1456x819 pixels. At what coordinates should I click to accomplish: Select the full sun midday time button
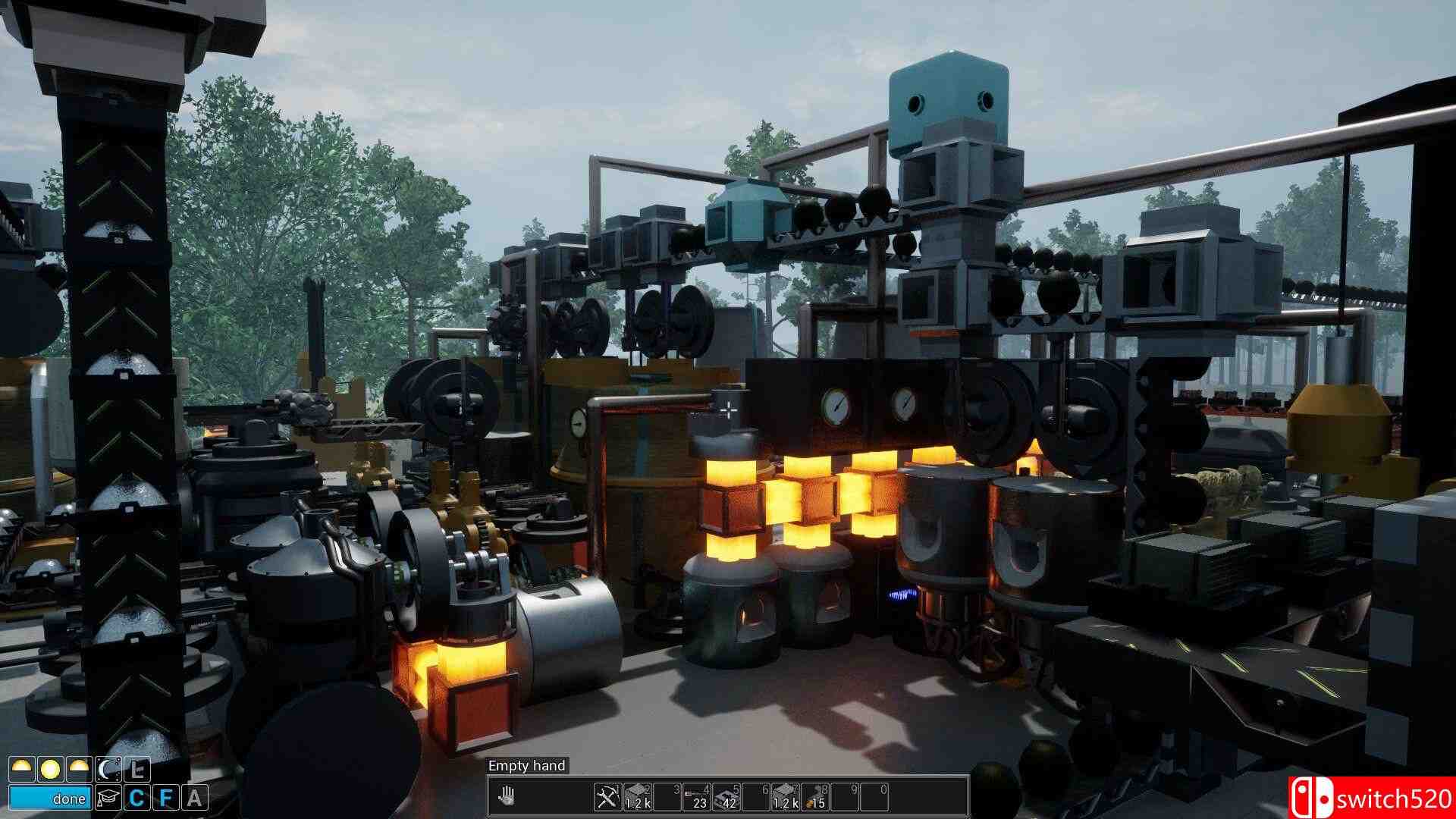tap(50, 770)
